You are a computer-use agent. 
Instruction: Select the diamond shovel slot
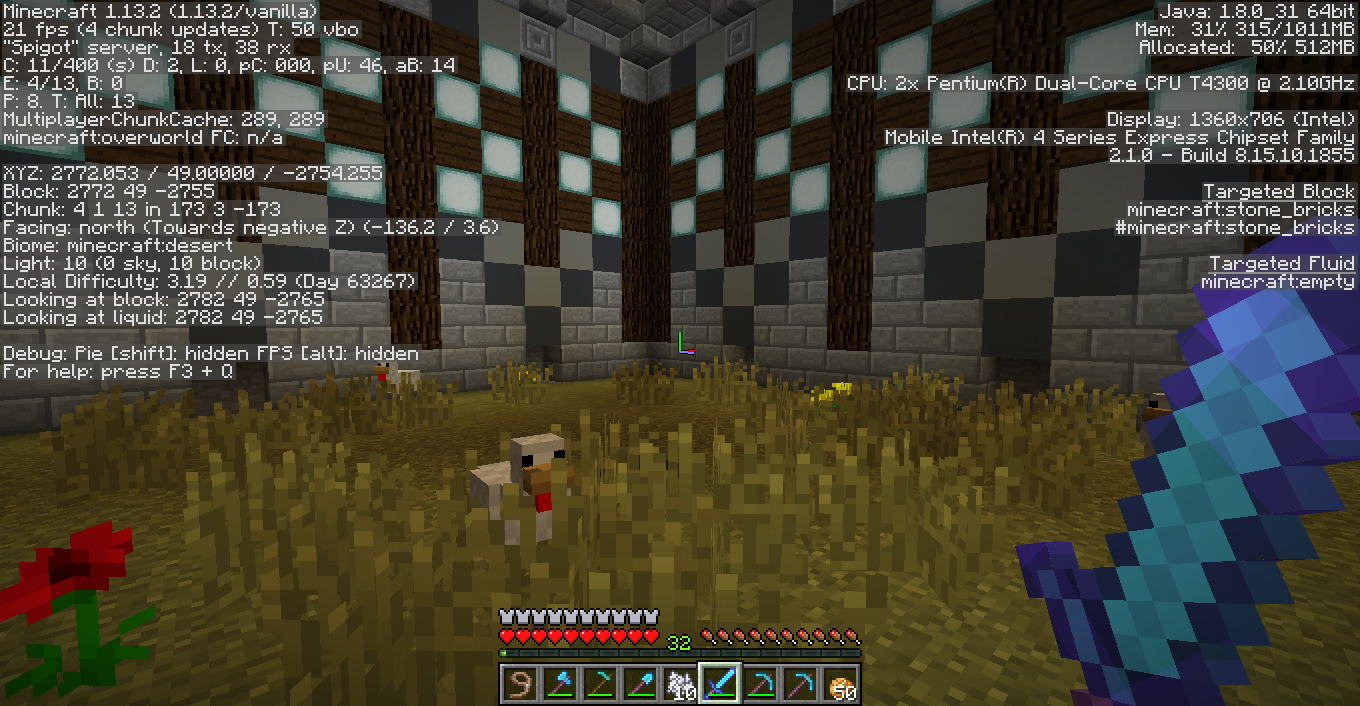click(x=640, y=684)
